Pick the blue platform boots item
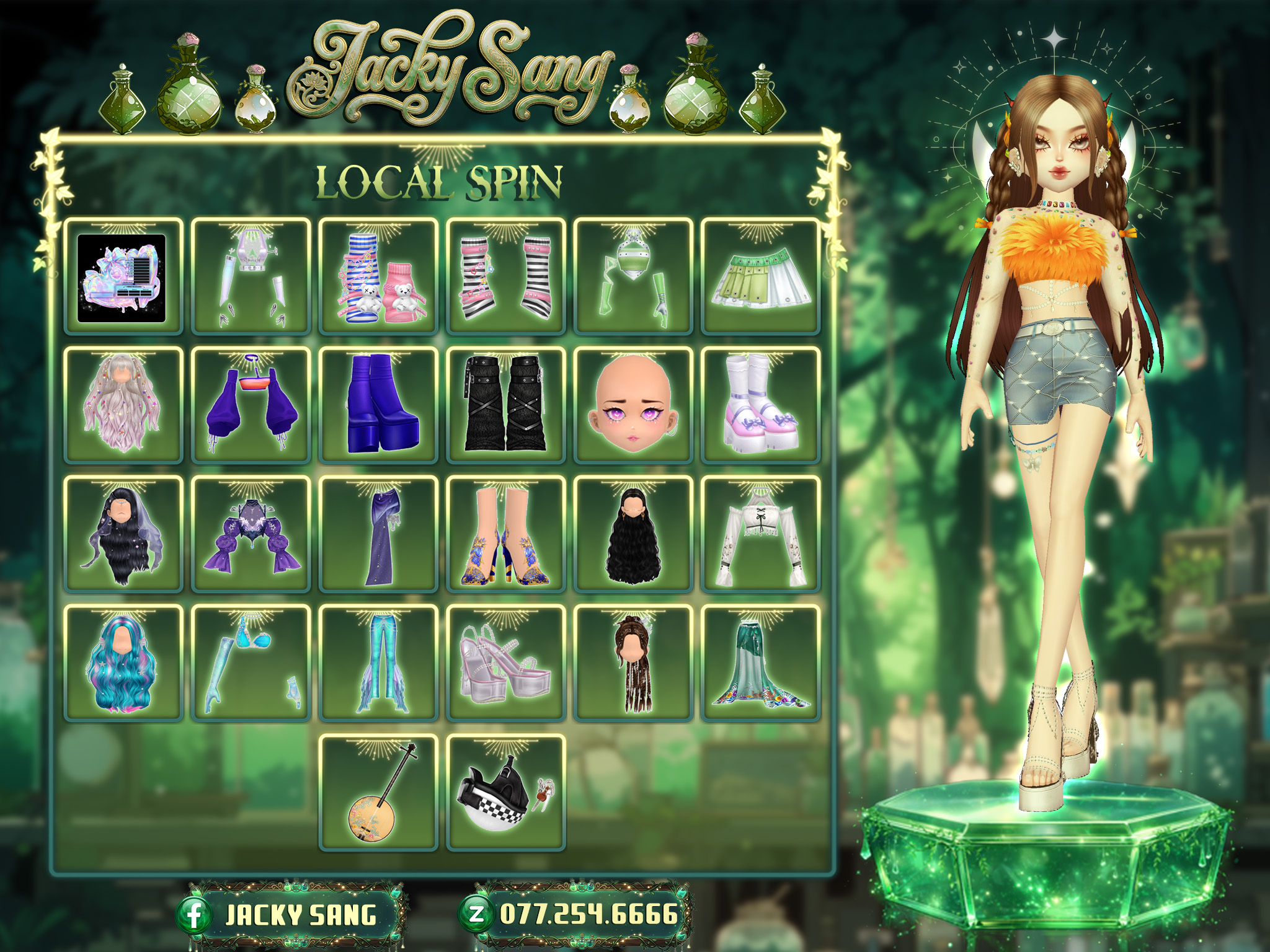Image resolution: width=1270 pixels, height=952 pixels. pyautogui.click(x=378, y=405)
